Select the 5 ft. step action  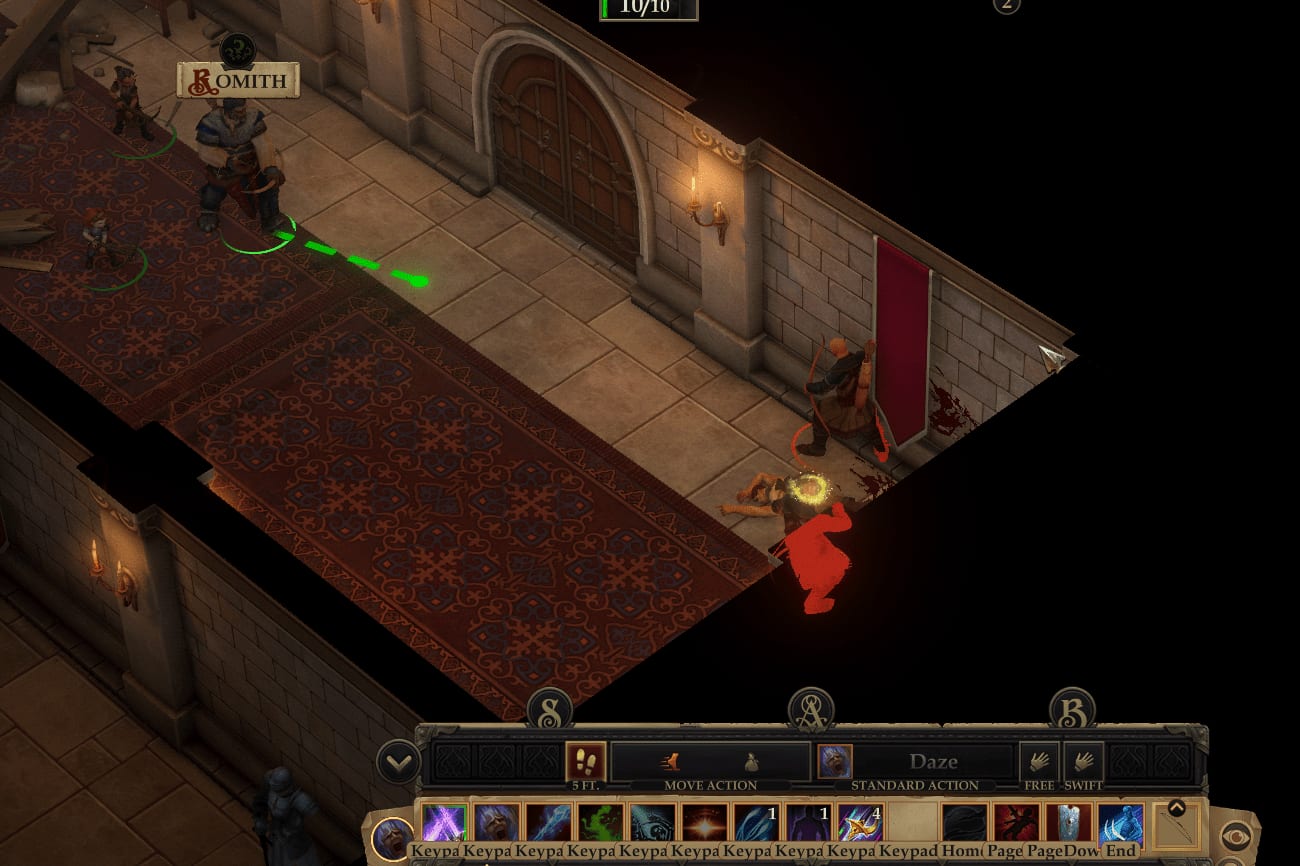585,761
